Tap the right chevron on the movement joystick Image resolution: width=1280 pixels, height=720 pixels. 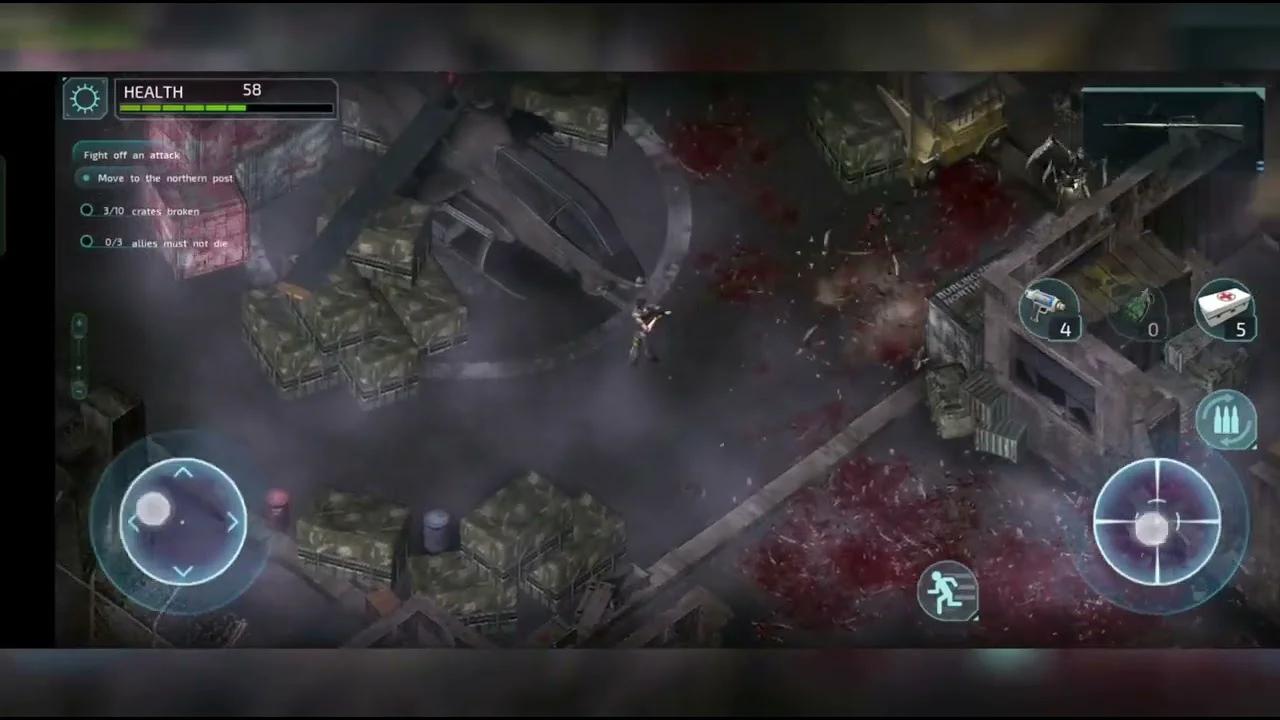point(232,521)
